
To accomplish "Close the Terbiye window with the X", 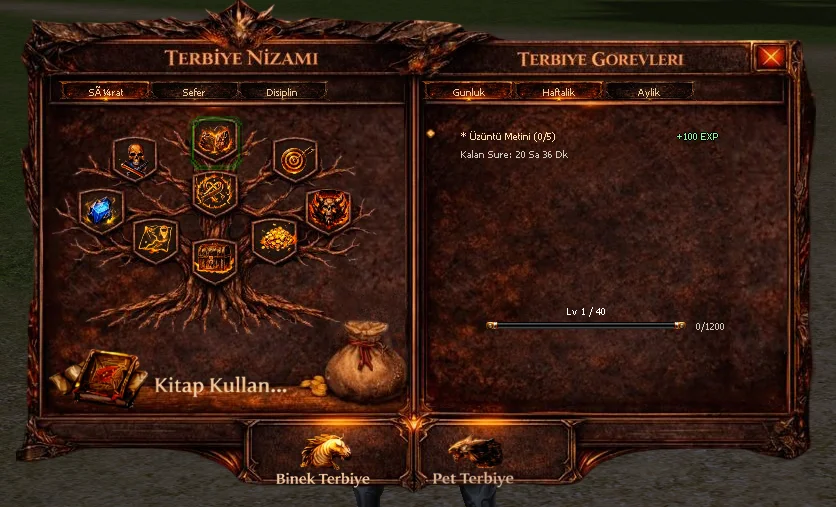I will pyautogui.click(x=770, y=56).
